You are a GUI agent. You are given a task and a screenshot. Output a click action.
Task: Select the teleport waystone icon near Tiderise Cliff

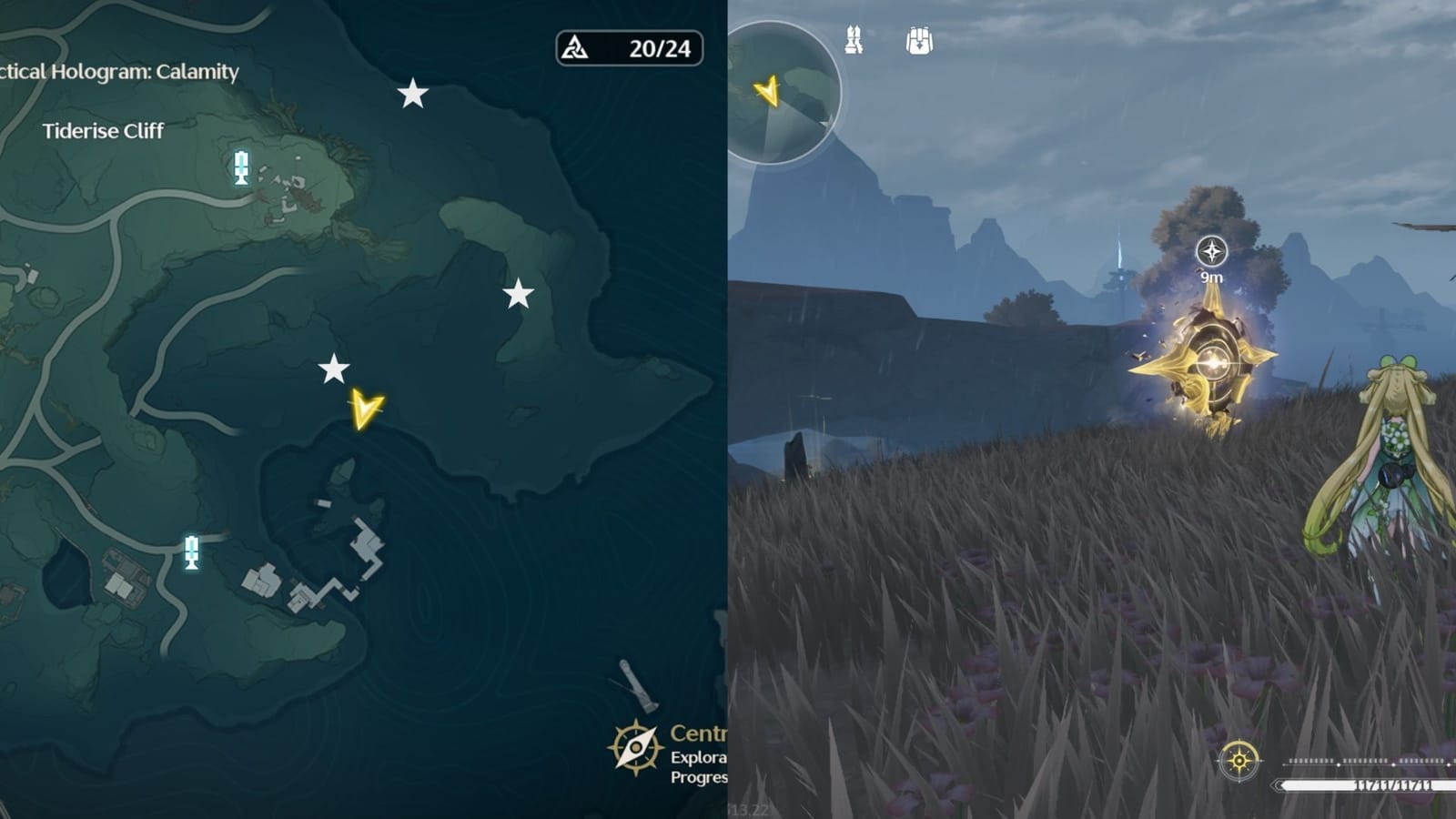(241, 166)
